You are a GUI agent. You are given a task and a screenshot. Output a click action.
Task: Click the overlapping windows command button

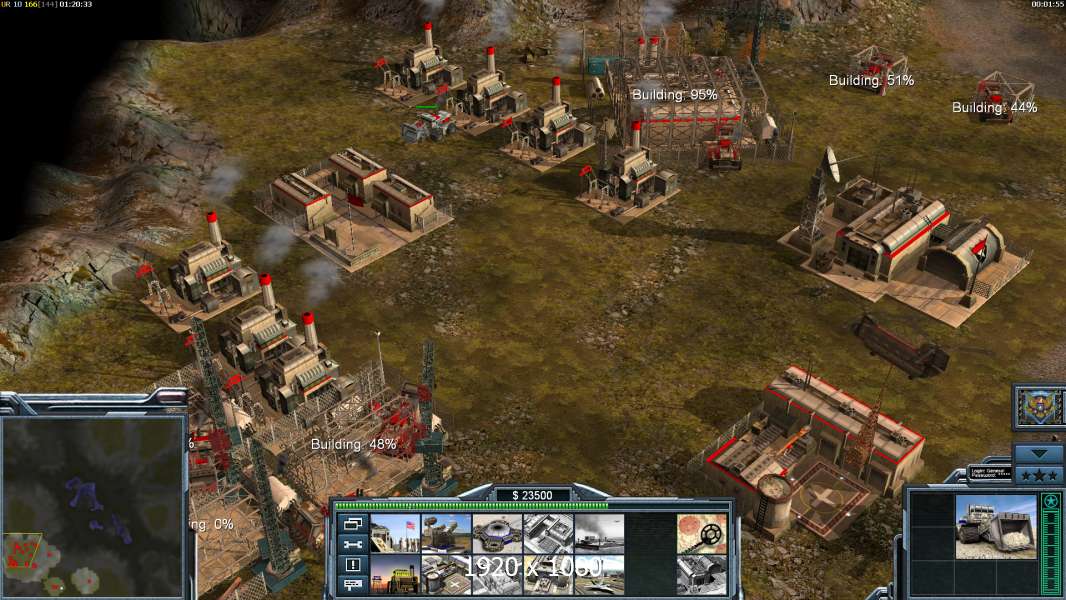(352, 524)
